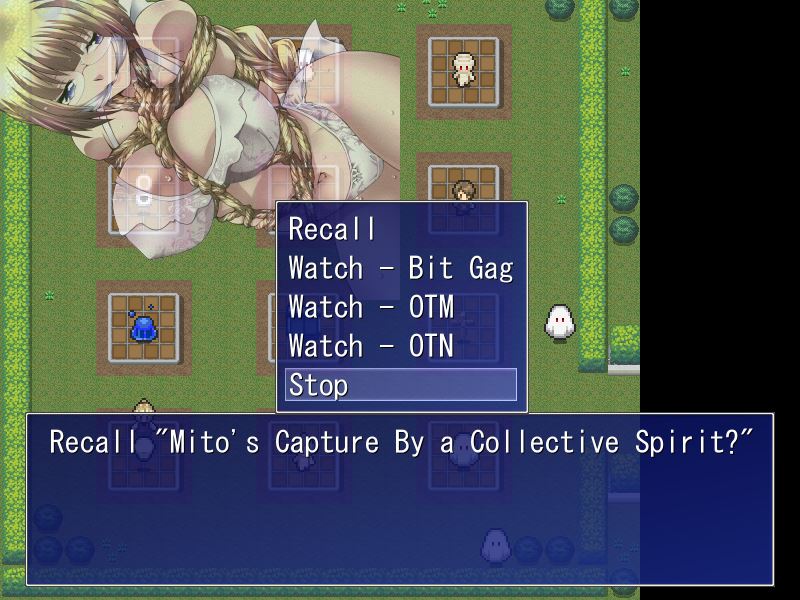800x600 pixels.
Task: Pick the Watch - OTM option
Action: click(371, 307)
